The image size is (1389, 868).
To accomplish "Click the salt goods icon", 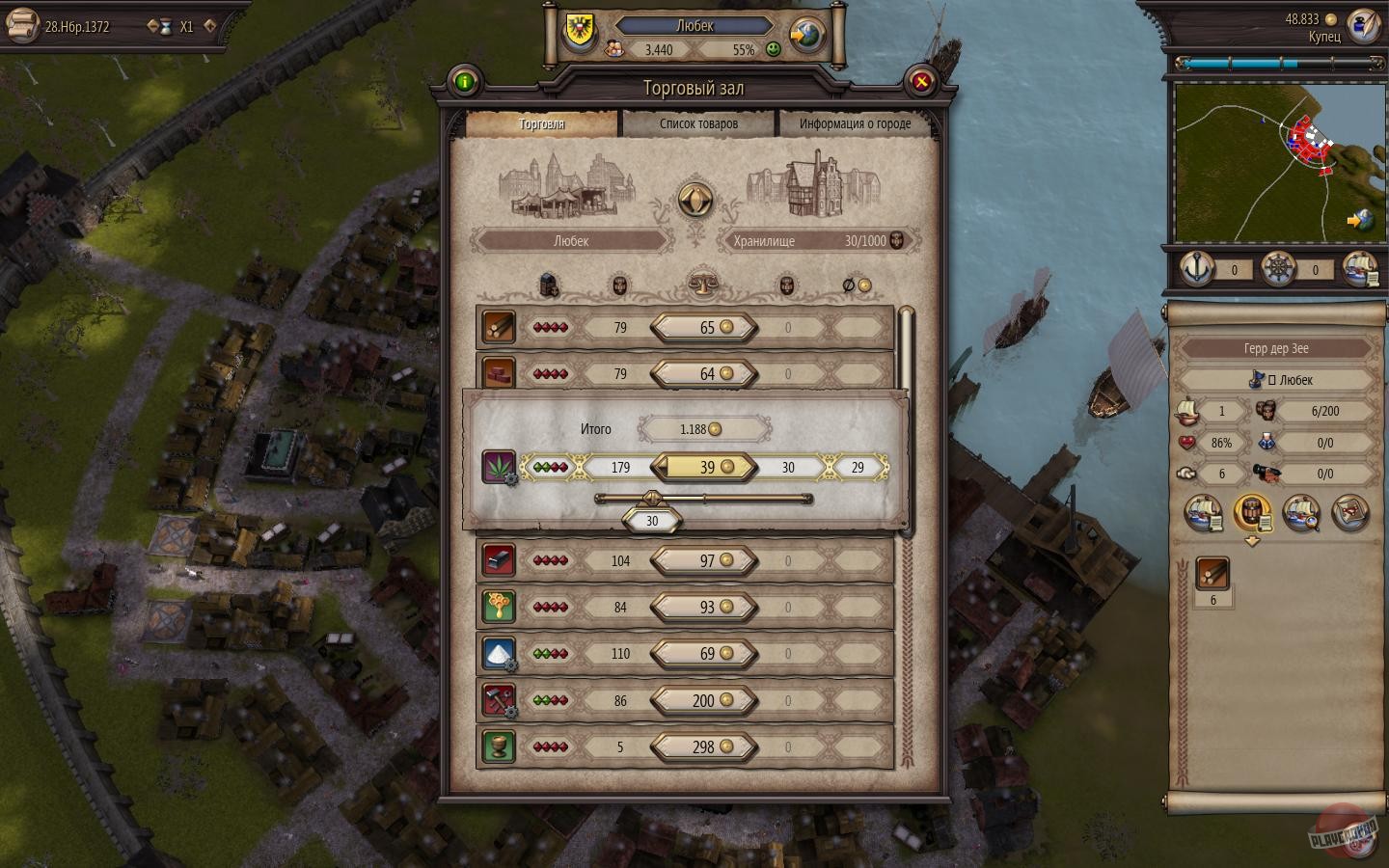I will [499, 654].
